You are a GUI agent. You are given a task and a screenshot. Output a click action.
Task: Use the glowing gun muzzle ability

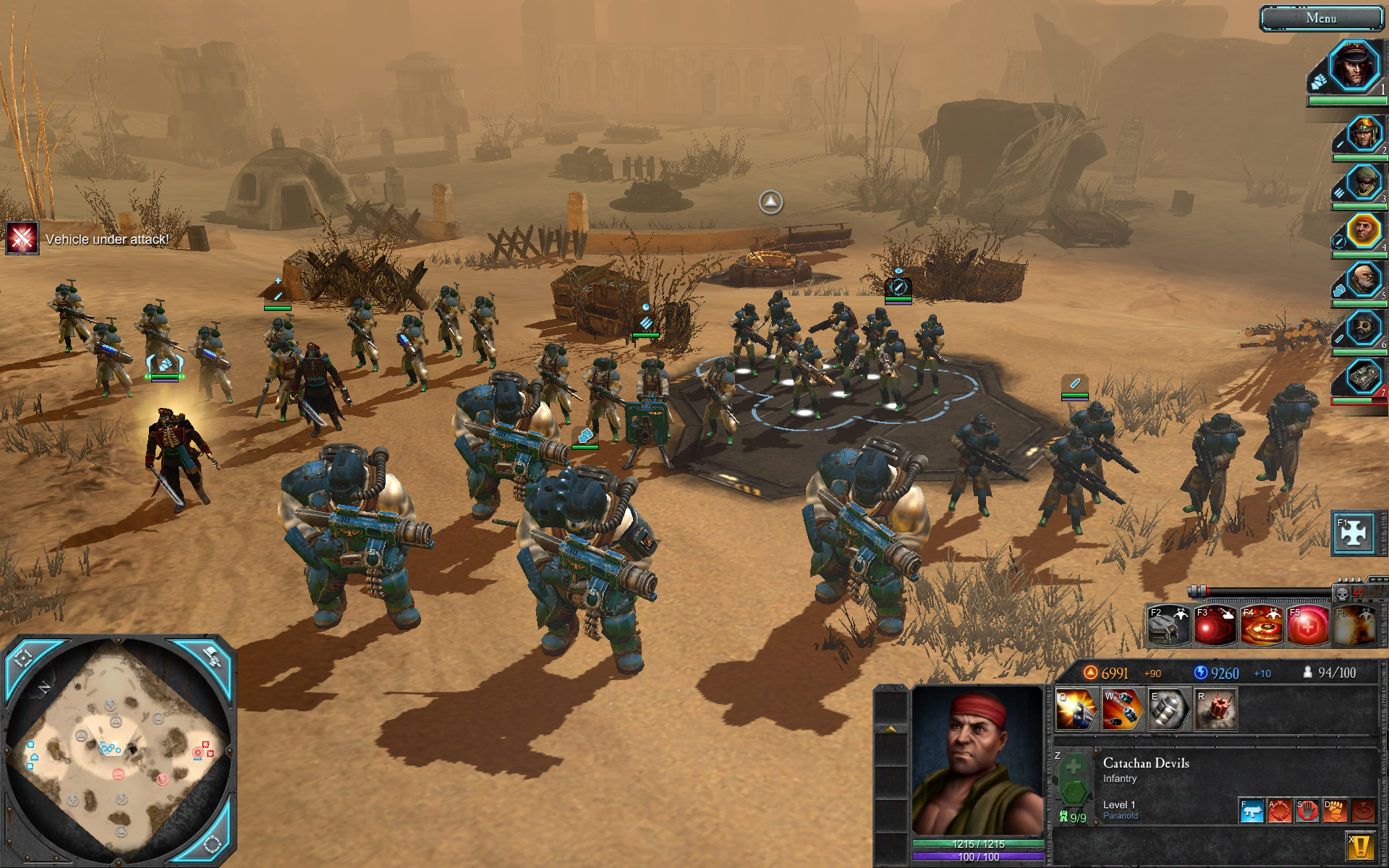point(1076,709)
